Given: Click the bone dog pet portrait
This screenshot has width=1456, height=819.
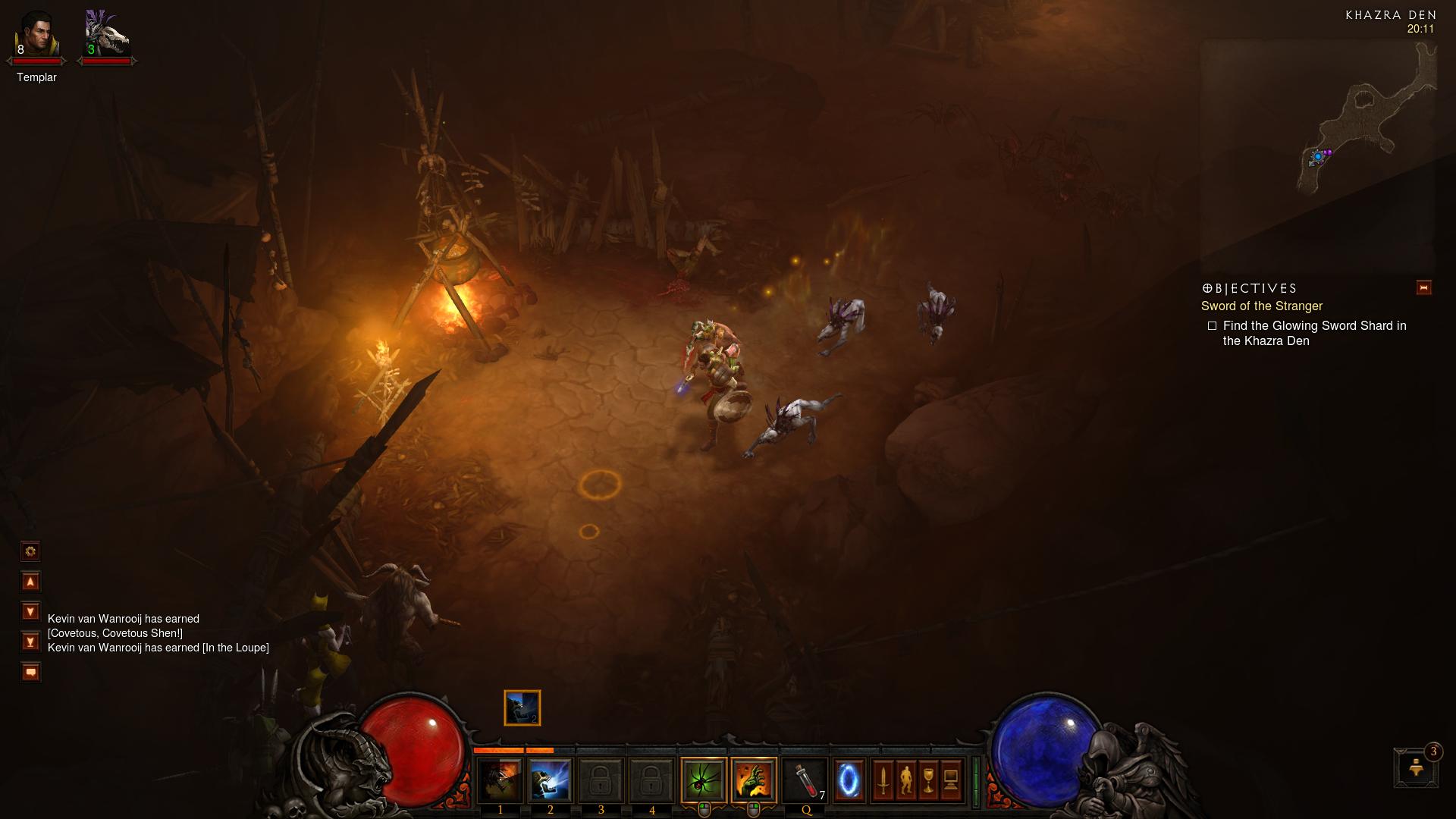Looking at the screenshot, I should (106, 35).
